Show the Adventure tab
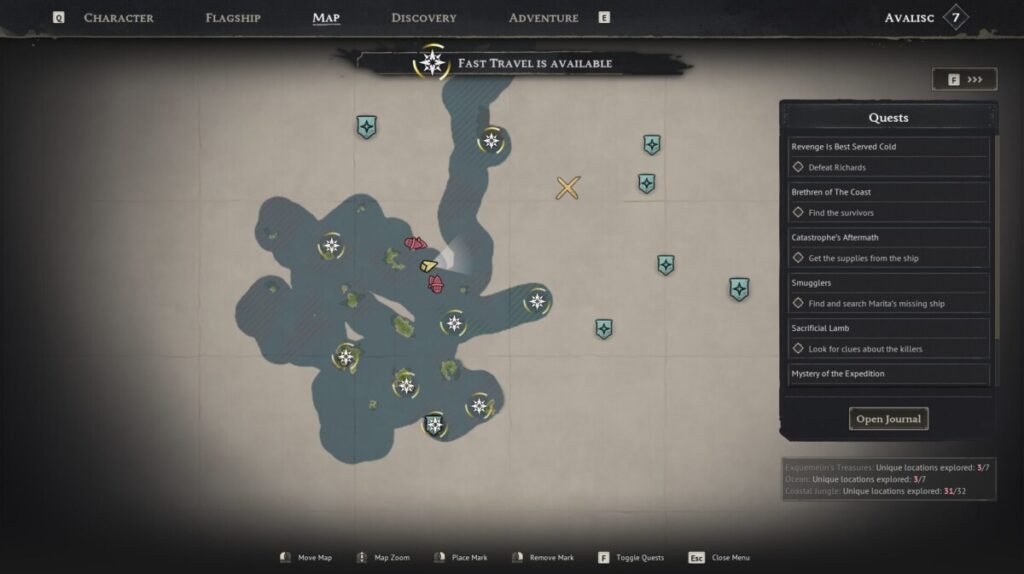Screen dimensions: 1024x574 coord(543,18)
